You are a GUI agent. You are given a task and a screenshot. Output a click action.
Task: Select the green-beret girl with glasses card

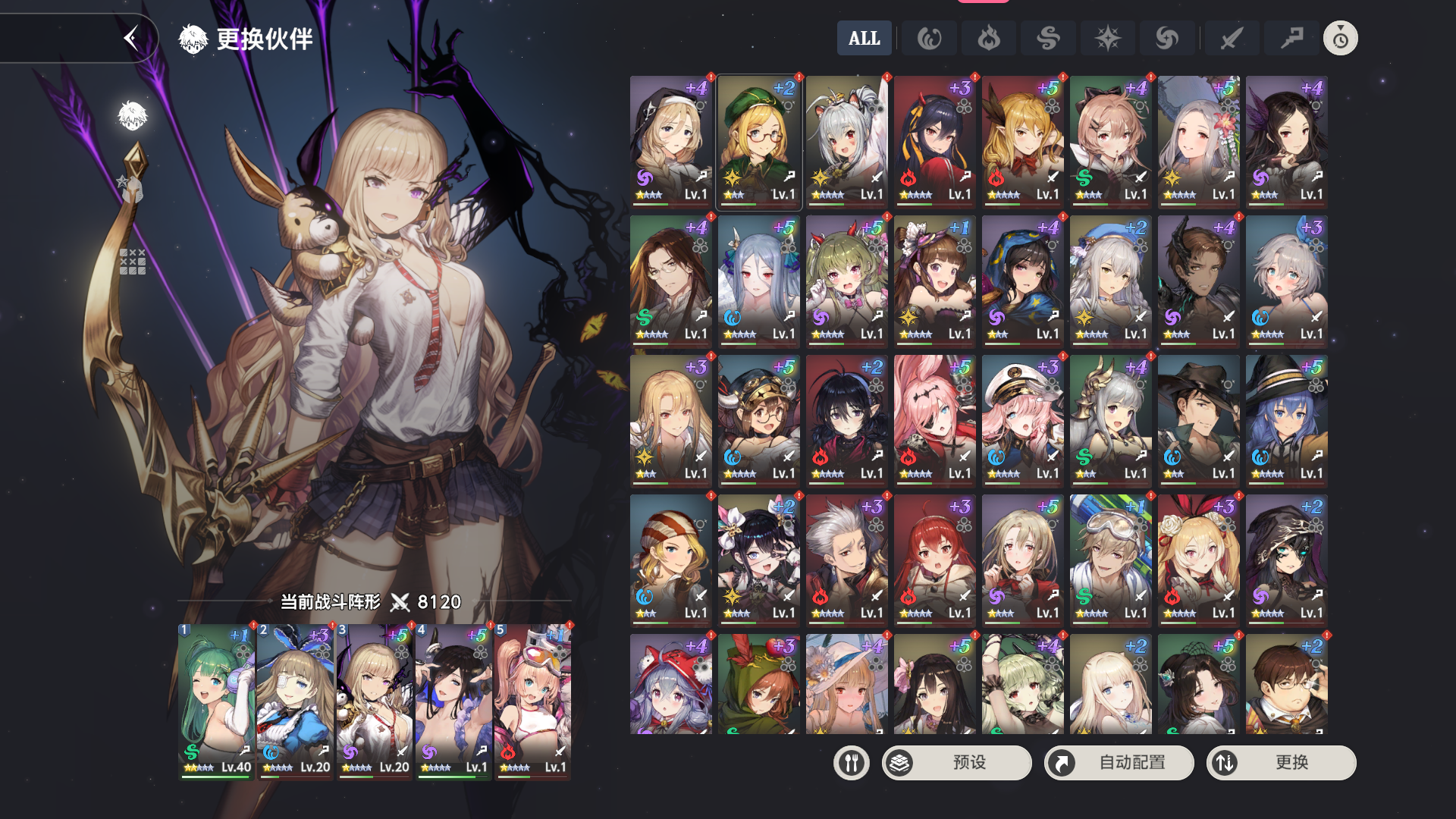758,141
